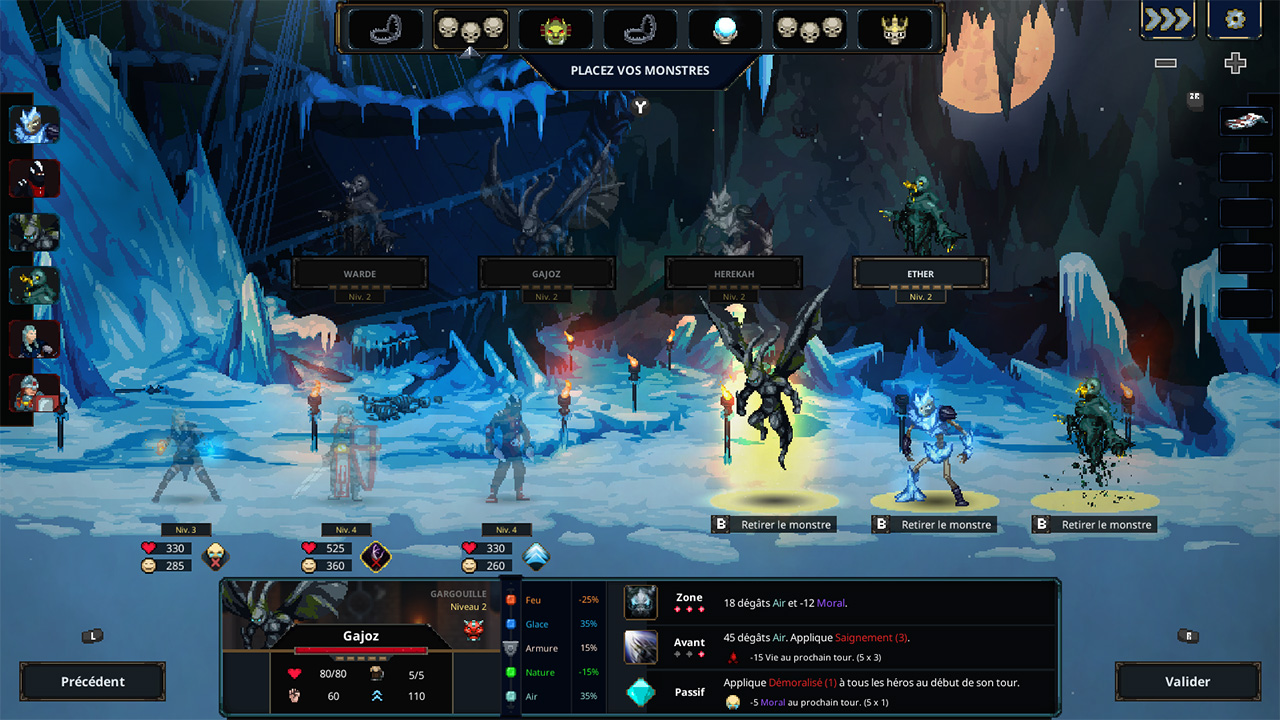The width and height of the screenshot is (1280, 720).
Task: Click the ice skeleton portrait in turn list
Action: (34, 125)
